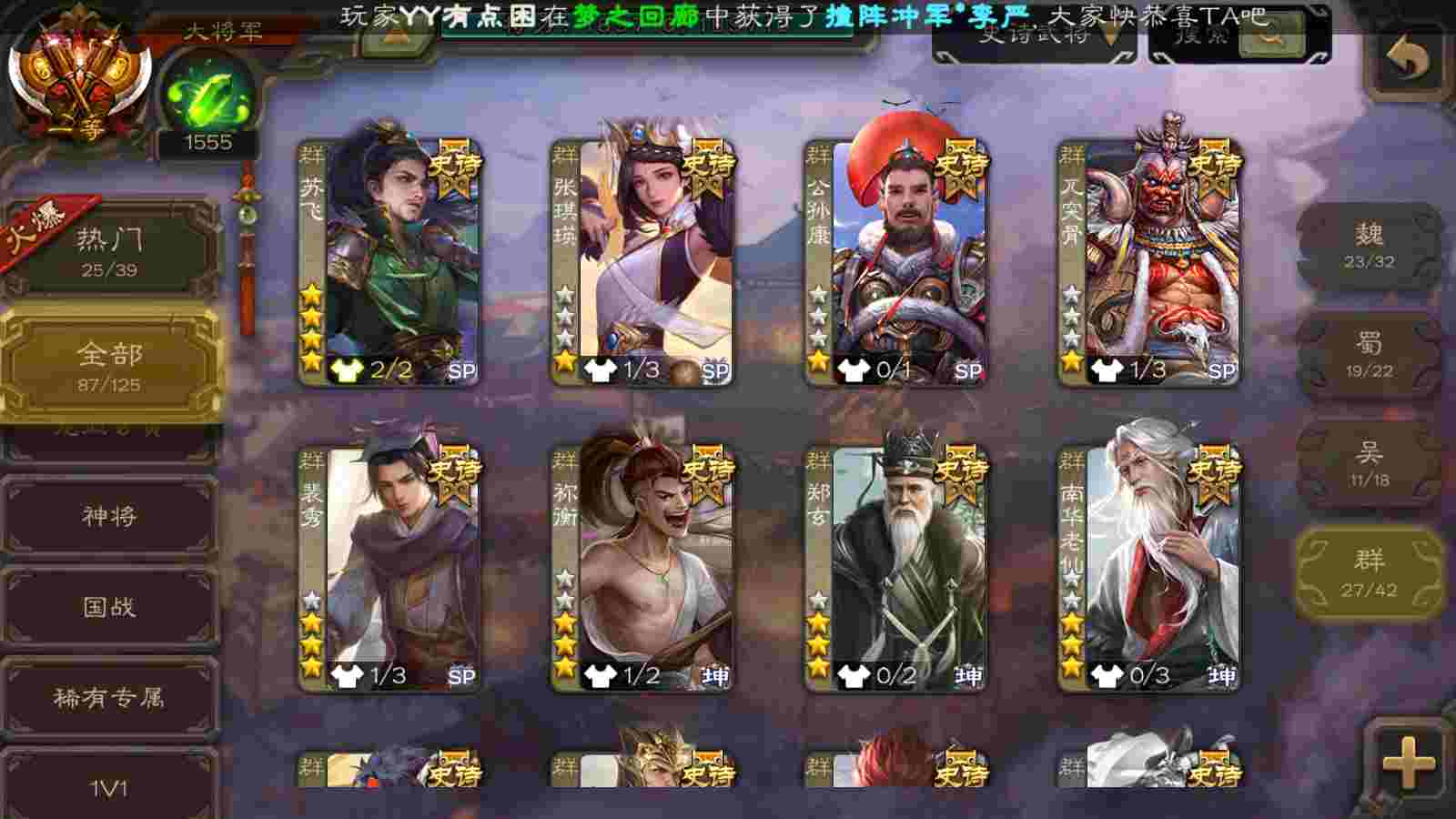
Task: Switch to the 全部 all heroes tab
Action: point(109,366)
